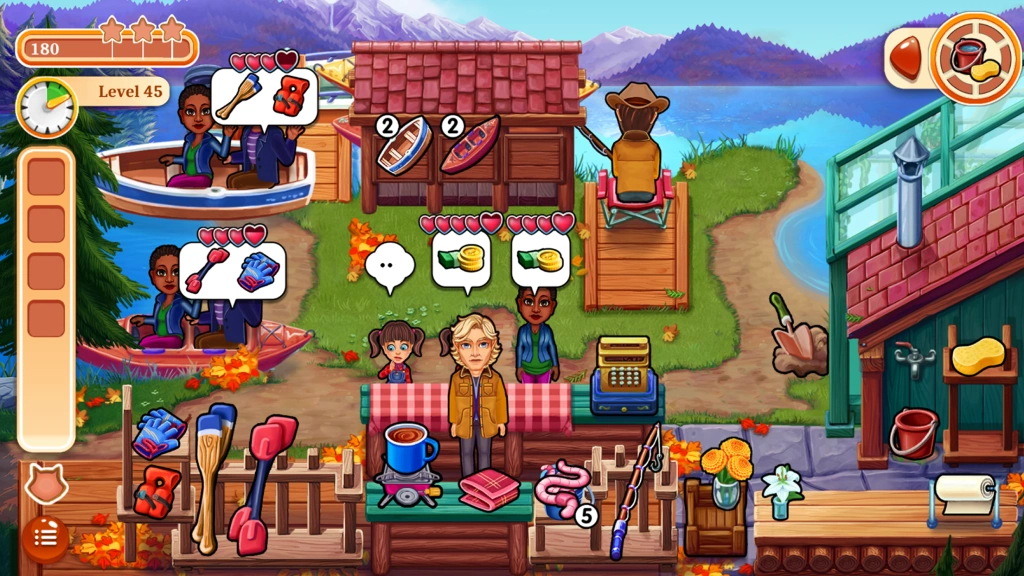Grab the red life jacket
This screenshot has width=1024, height=576.
click(x=156, y=493)
